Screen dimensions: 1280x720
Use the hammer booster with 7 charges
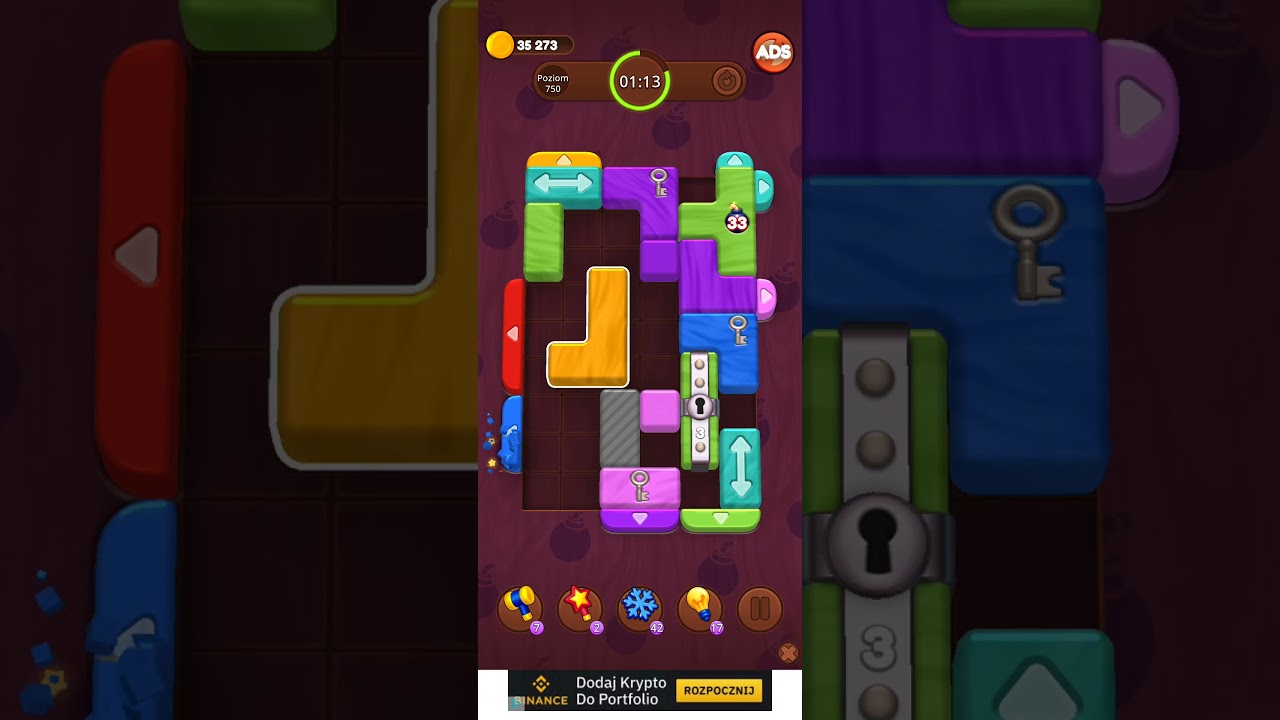(x=522, y=605)
